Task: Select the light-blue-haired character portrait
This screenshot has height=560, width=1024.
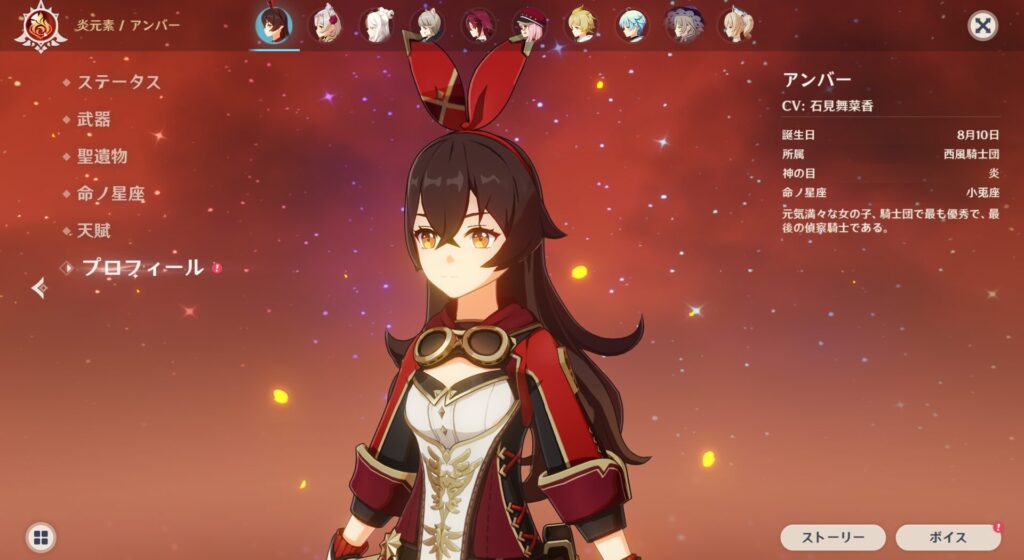Action: point(632,25)
